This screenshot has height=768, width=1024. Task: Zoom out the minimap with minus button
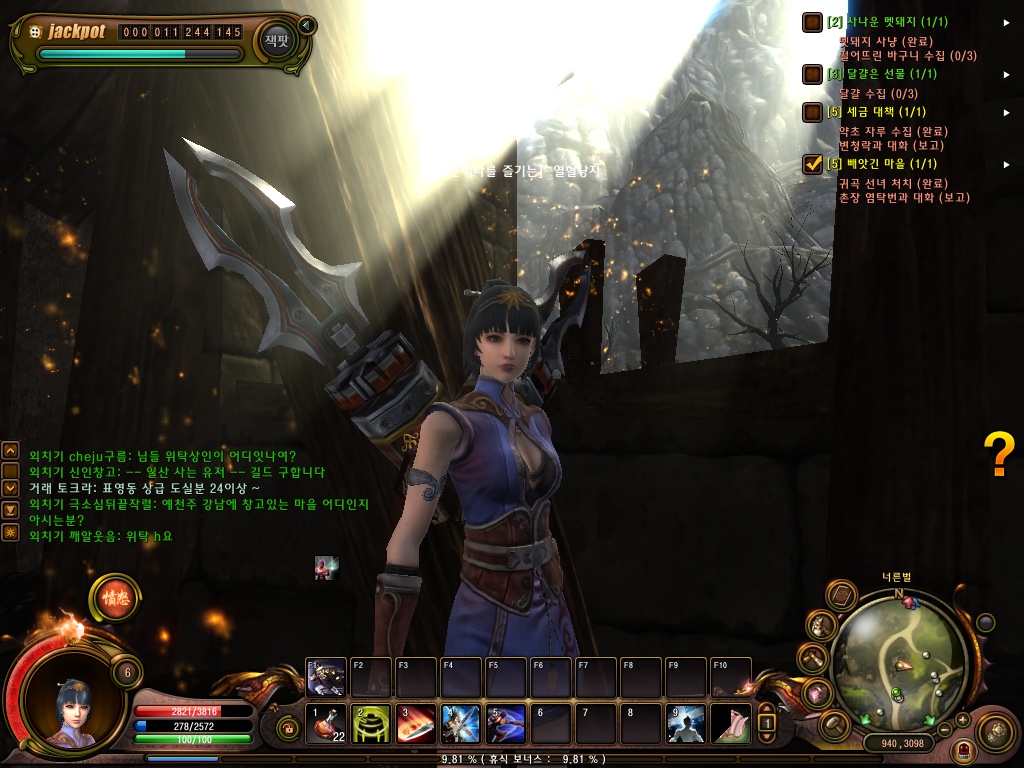945,729
